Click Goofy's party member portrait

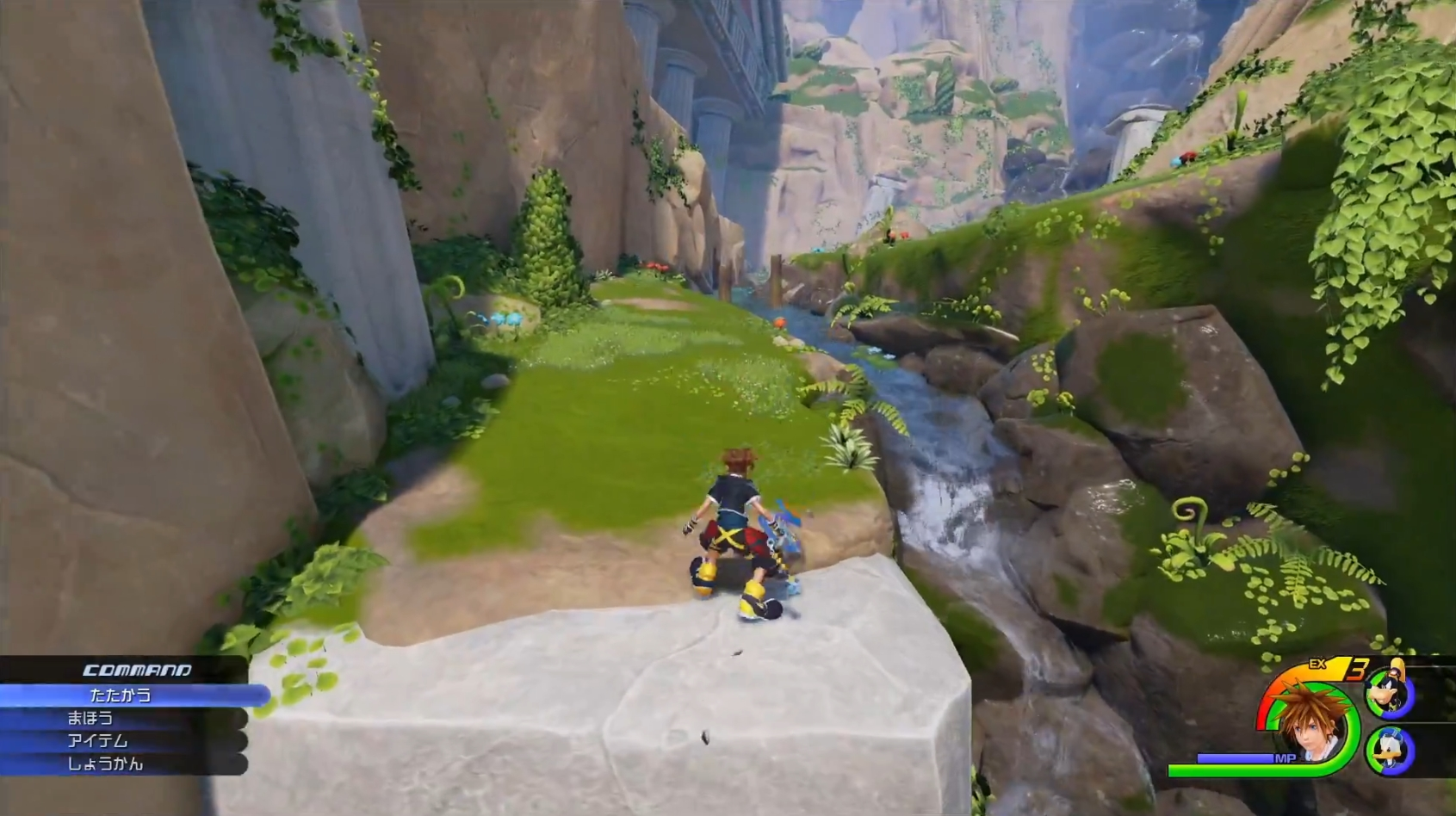(x=1387, y=692)
